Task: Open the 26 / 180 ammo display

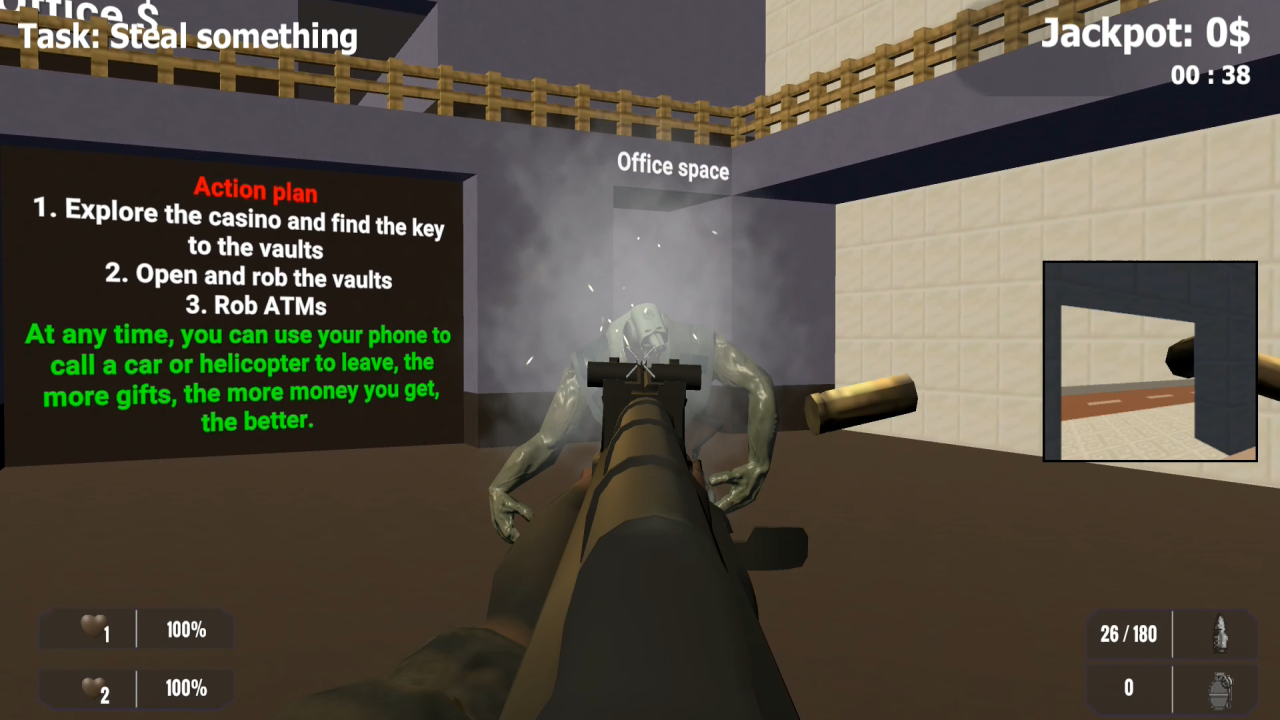Action: pyautogui.click(x=1128, y=633)
